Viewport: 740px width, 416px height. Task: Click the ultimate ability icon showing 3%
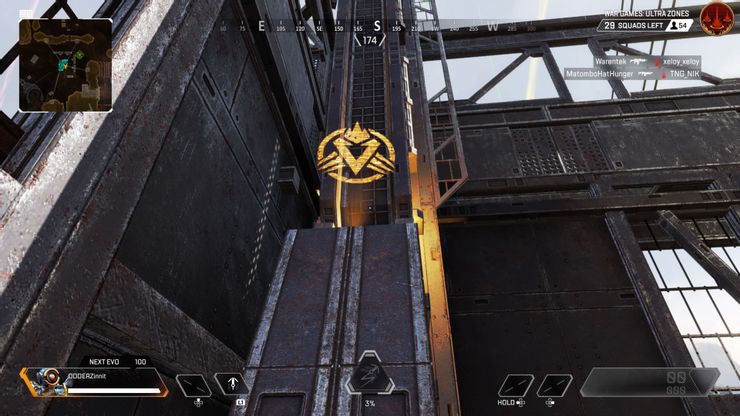(369, 376)
